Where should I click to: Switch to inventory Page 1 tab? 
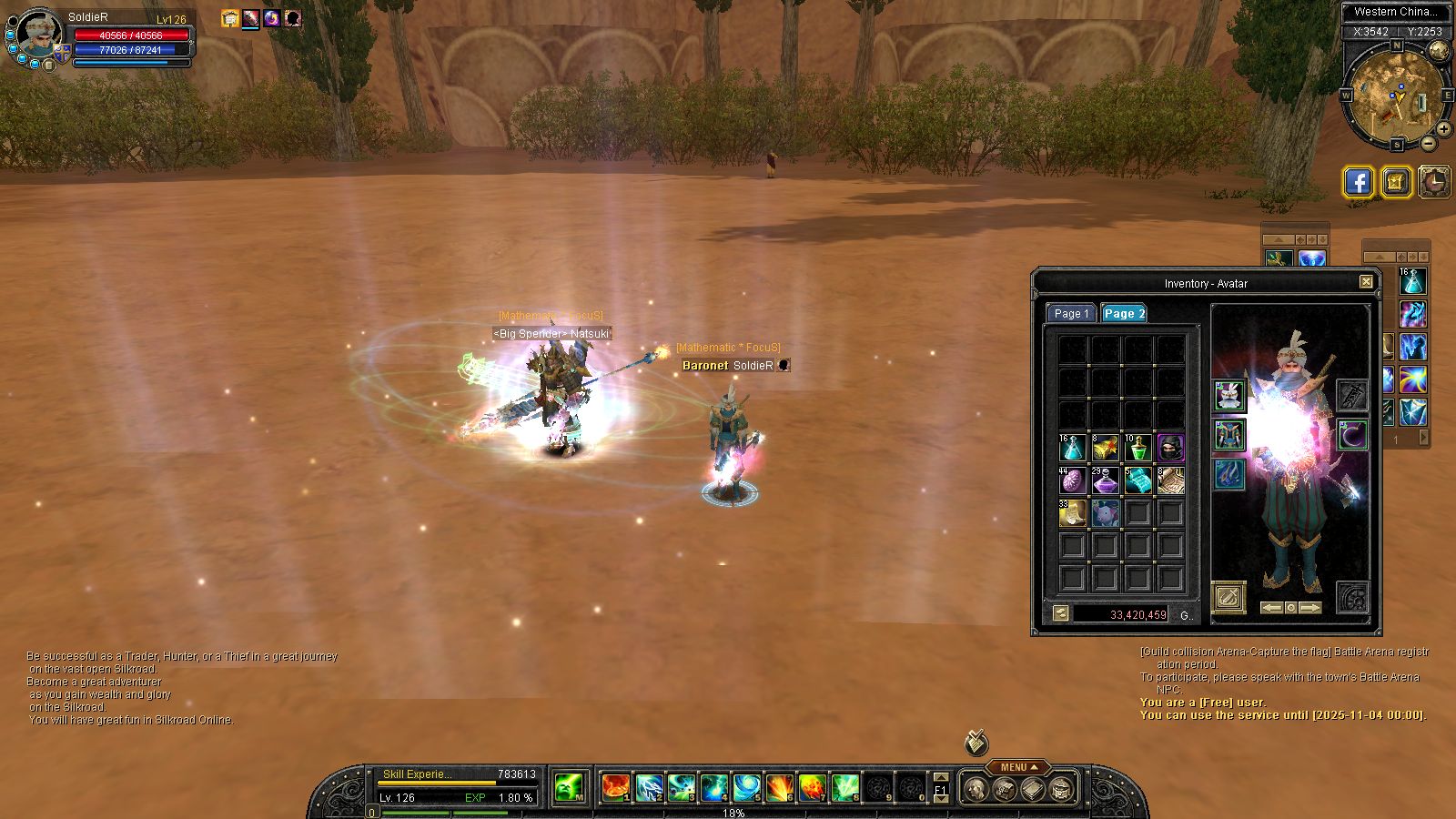pyautogui.click(x=1070, y=313)
